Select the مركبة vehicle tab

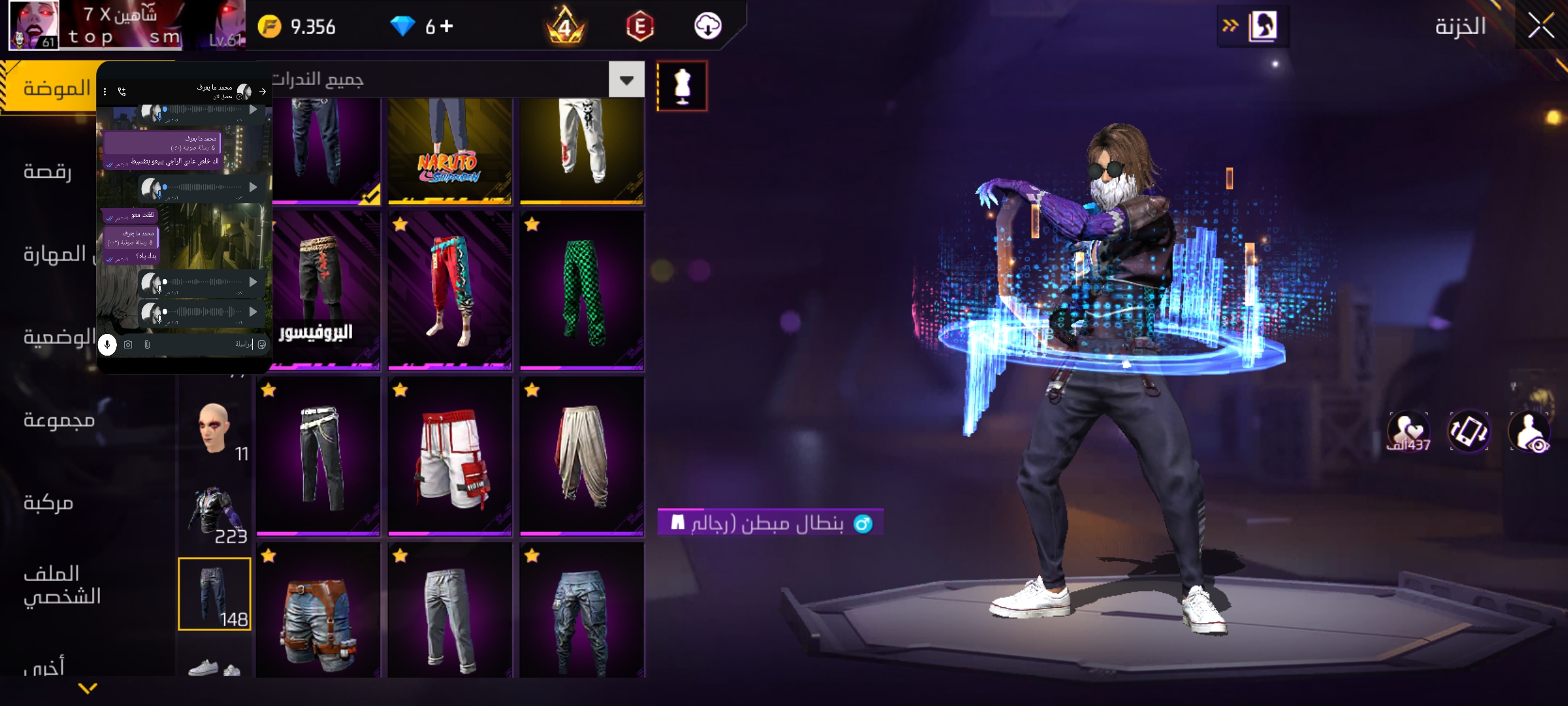coord(48,502)
